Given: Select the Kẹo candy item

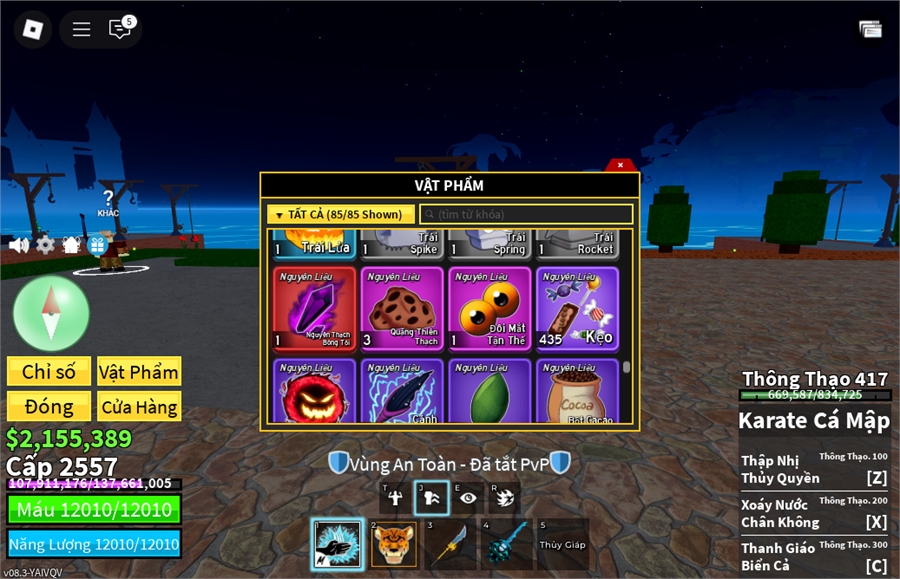Looking at the screenshot, I should pyautogui.click(x=577, y=308).
